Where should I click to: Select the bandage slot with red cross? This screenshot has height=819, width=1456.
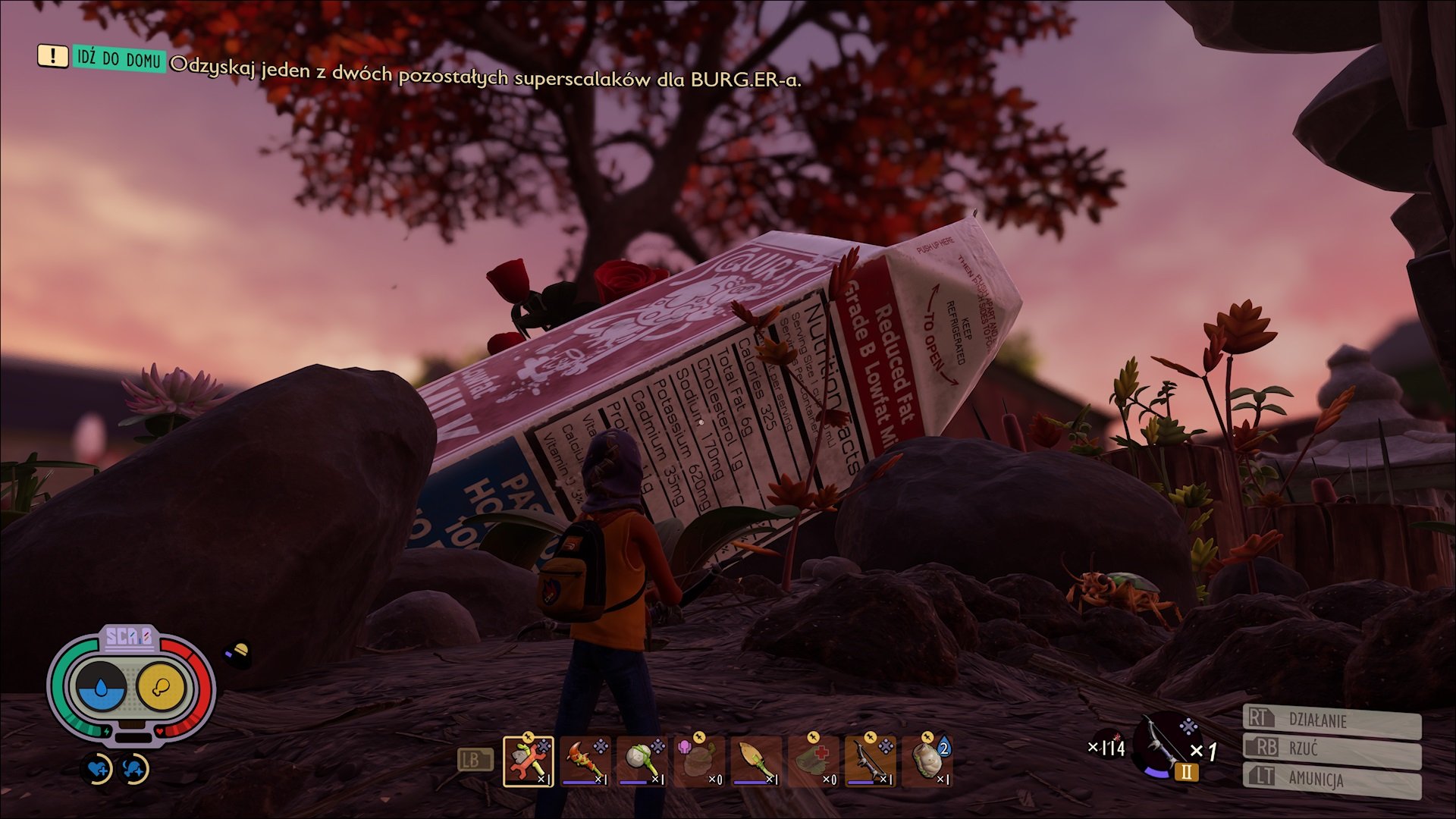[x=813, y=761]
